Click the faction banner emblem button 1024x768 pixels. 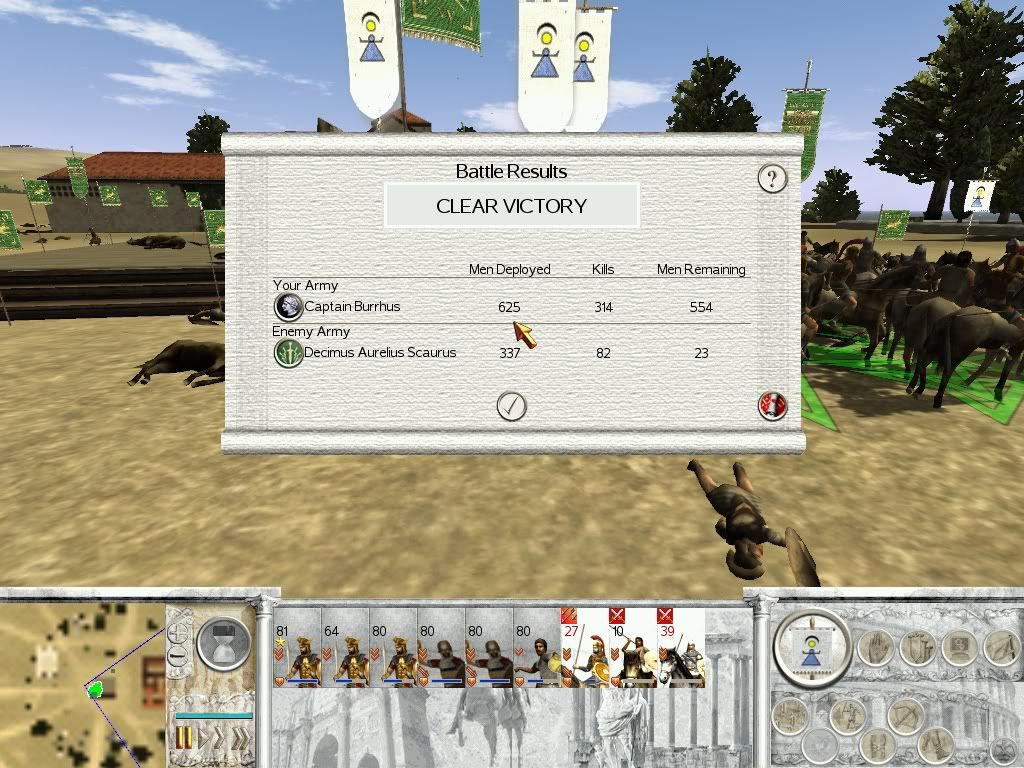811,643
